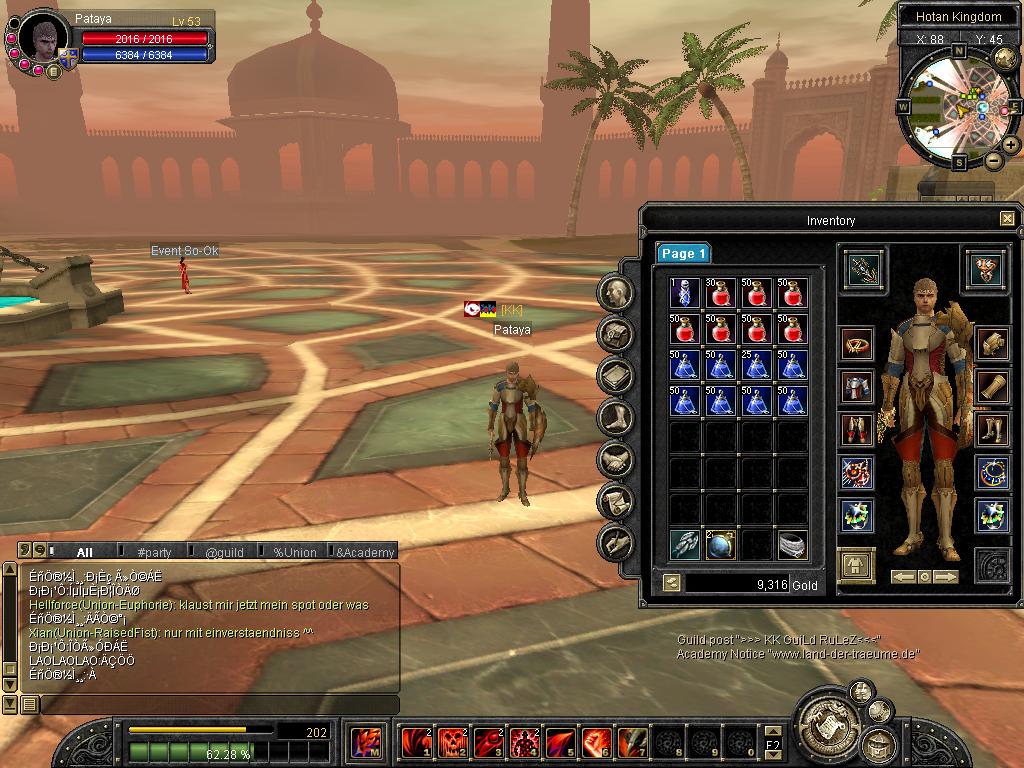1024x768 pixels.
Task: Select the Page 1 inventory tab
Action: pos(683,254)
